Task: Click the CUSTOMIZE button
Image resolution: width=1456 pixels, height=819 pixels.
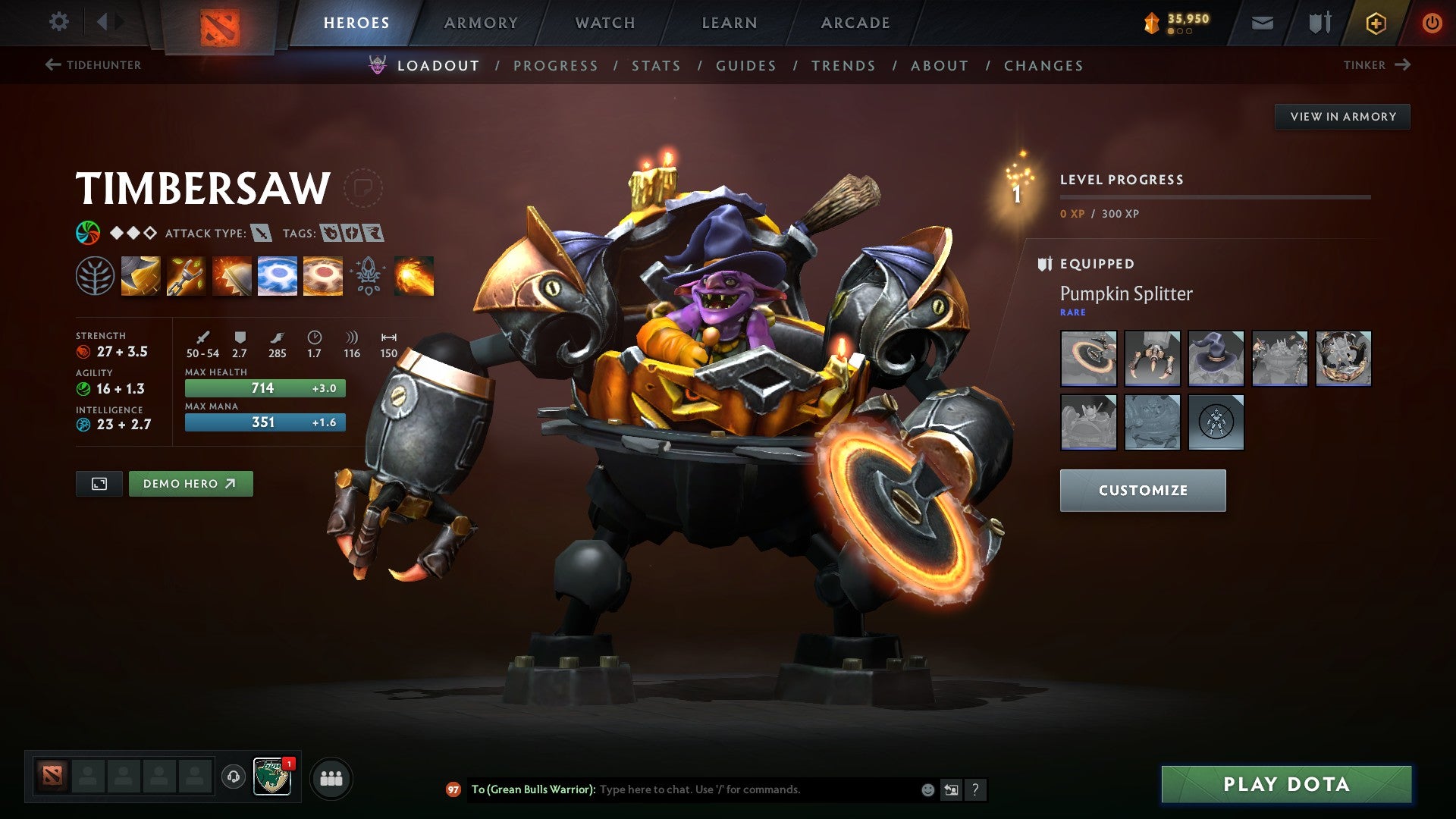Action: coord(1142,490)
